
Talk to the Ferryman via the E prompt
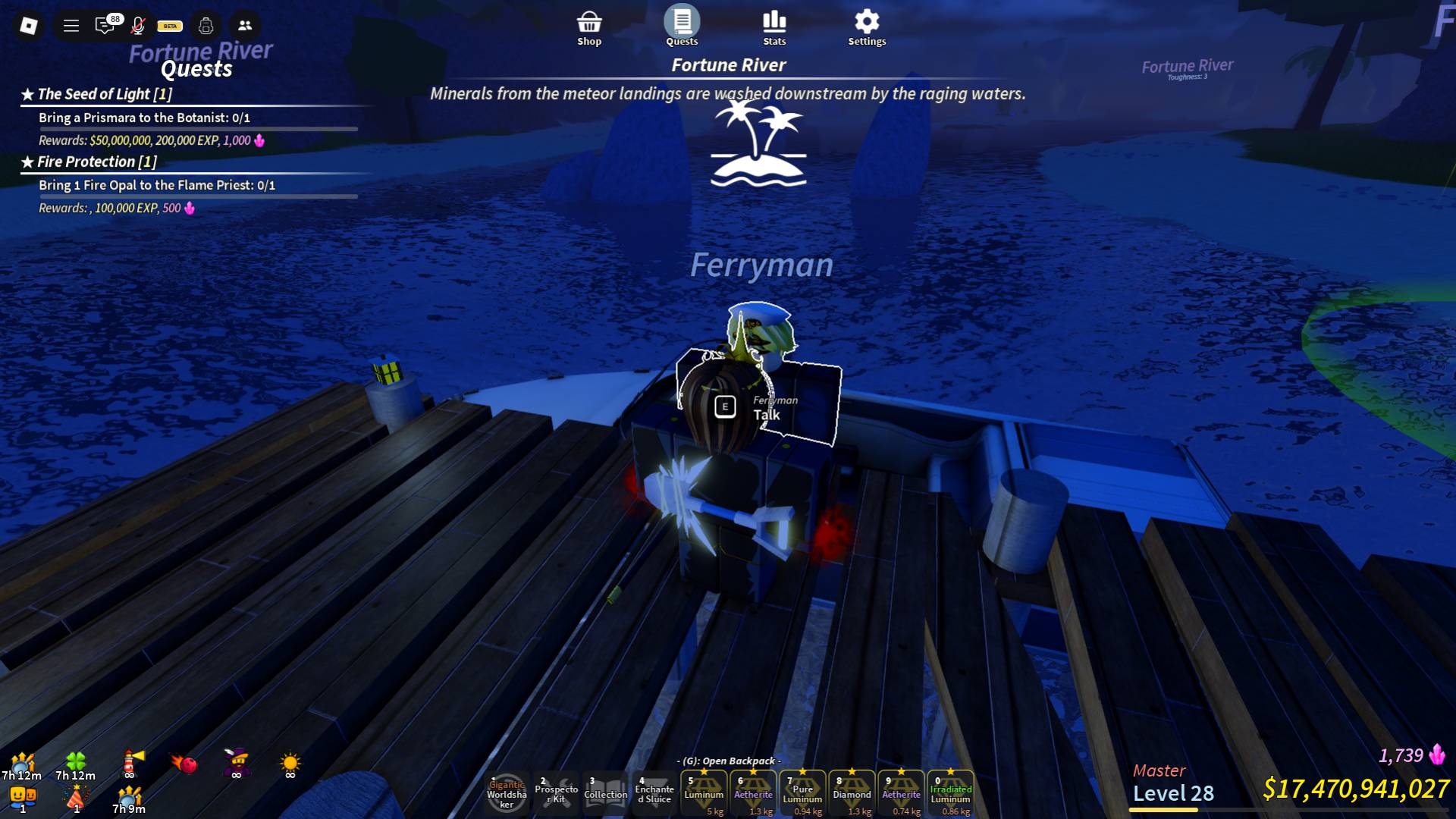coord(724,406)
